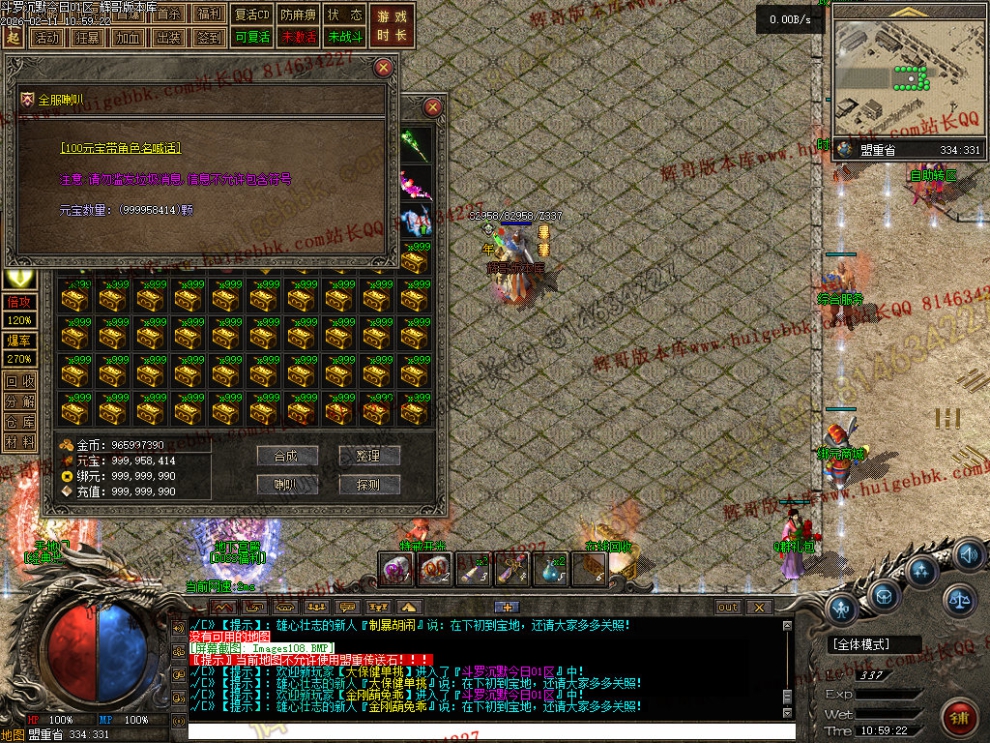Open the 喇叭 (horn) button in bag

[286, 485]
